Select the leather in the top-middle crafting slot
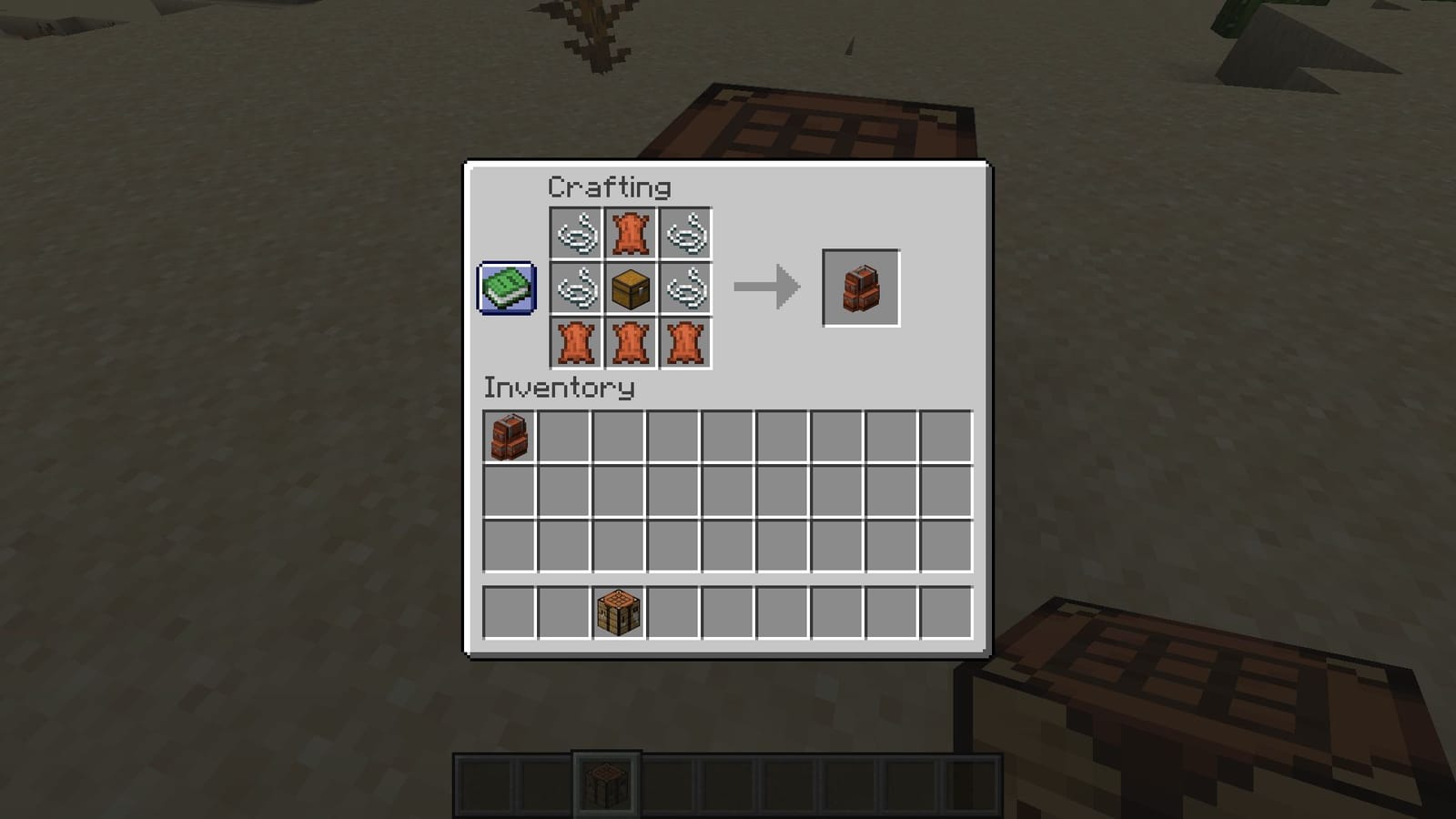Screen dimensions: 1456x819 click(632, 232)
